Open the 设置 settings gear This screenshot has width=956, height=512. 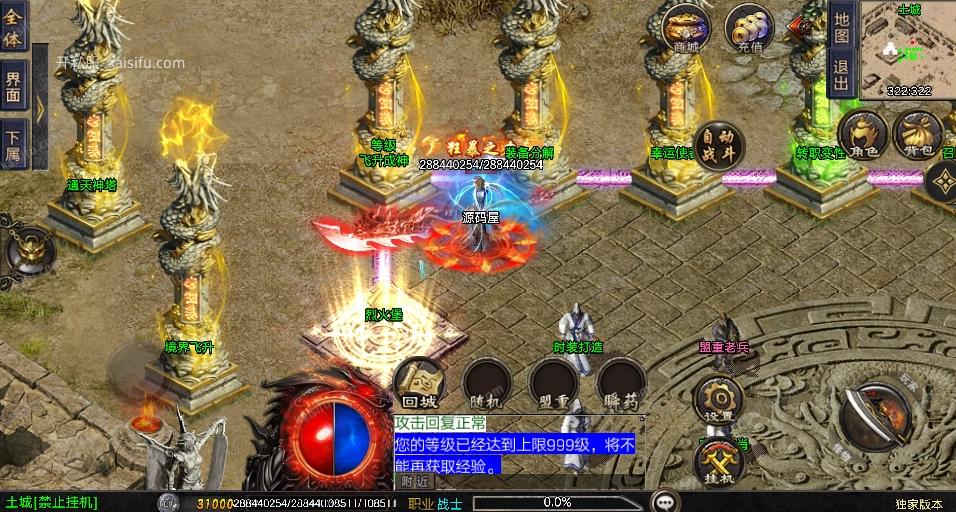pyautogui.click(x=718, y=401)
